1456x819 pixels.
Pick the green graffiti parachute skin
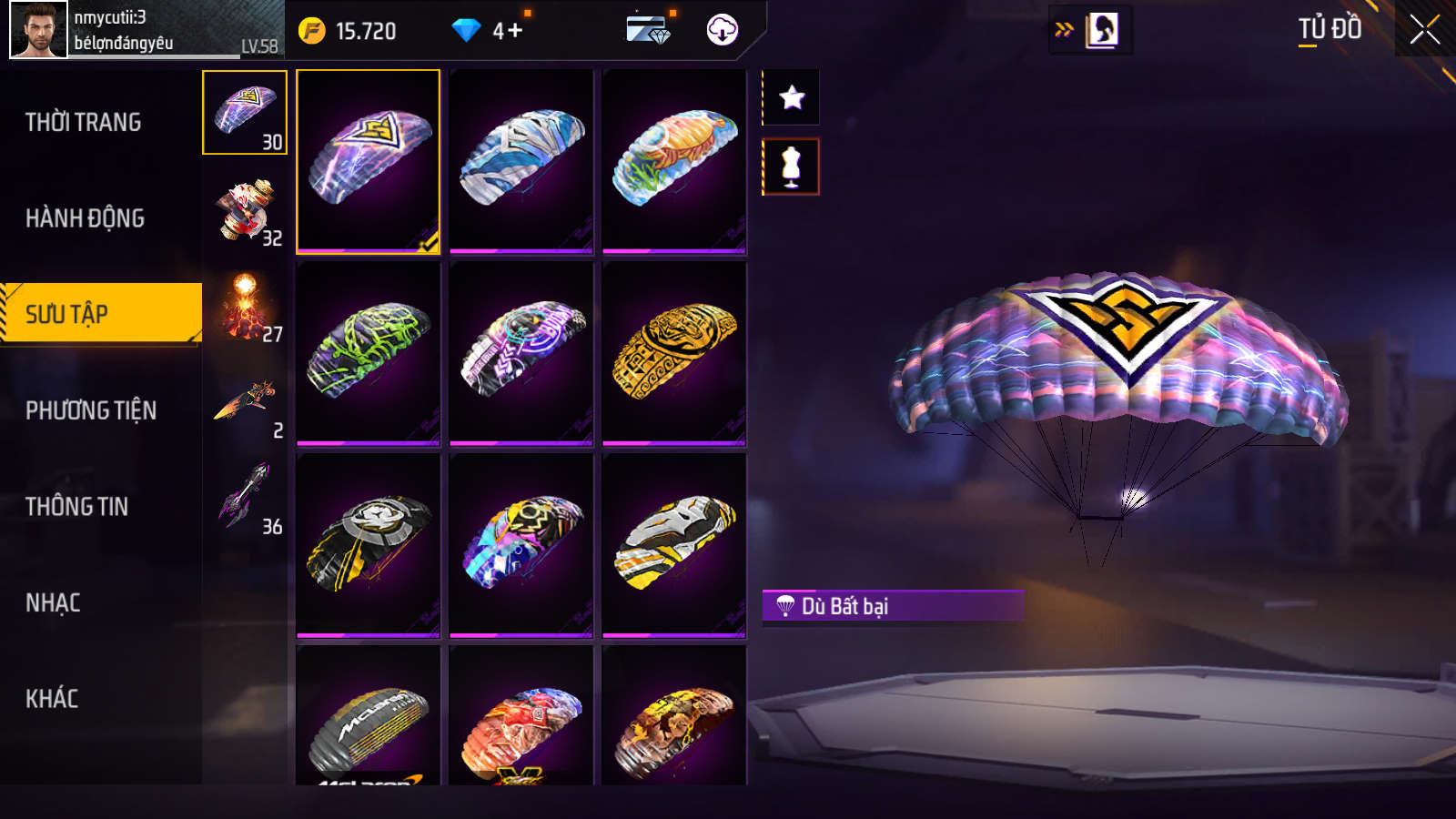tap(369, 353)
